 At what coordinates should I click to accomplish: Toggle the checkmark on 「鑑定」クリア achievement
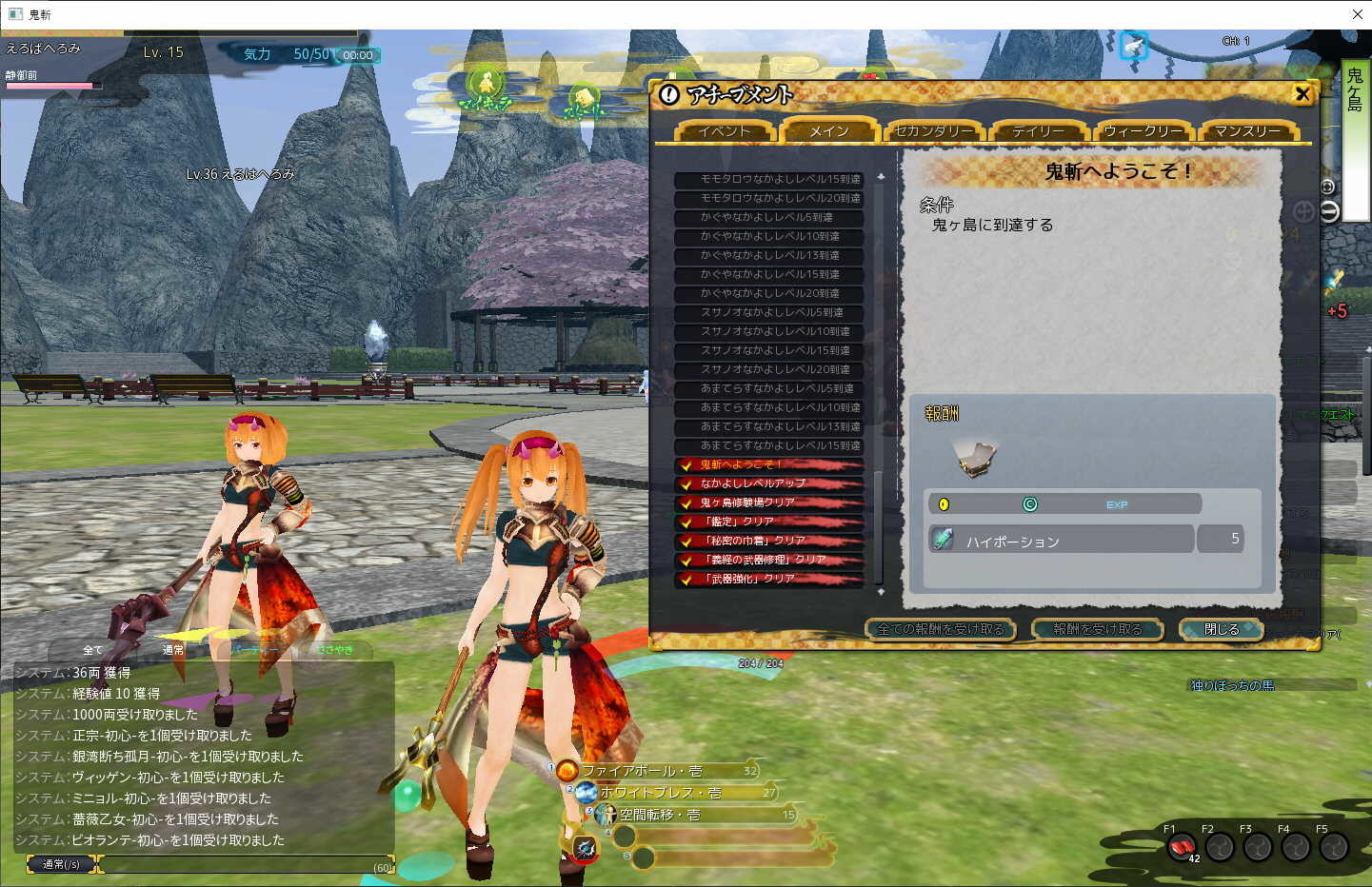coord(688,522)
